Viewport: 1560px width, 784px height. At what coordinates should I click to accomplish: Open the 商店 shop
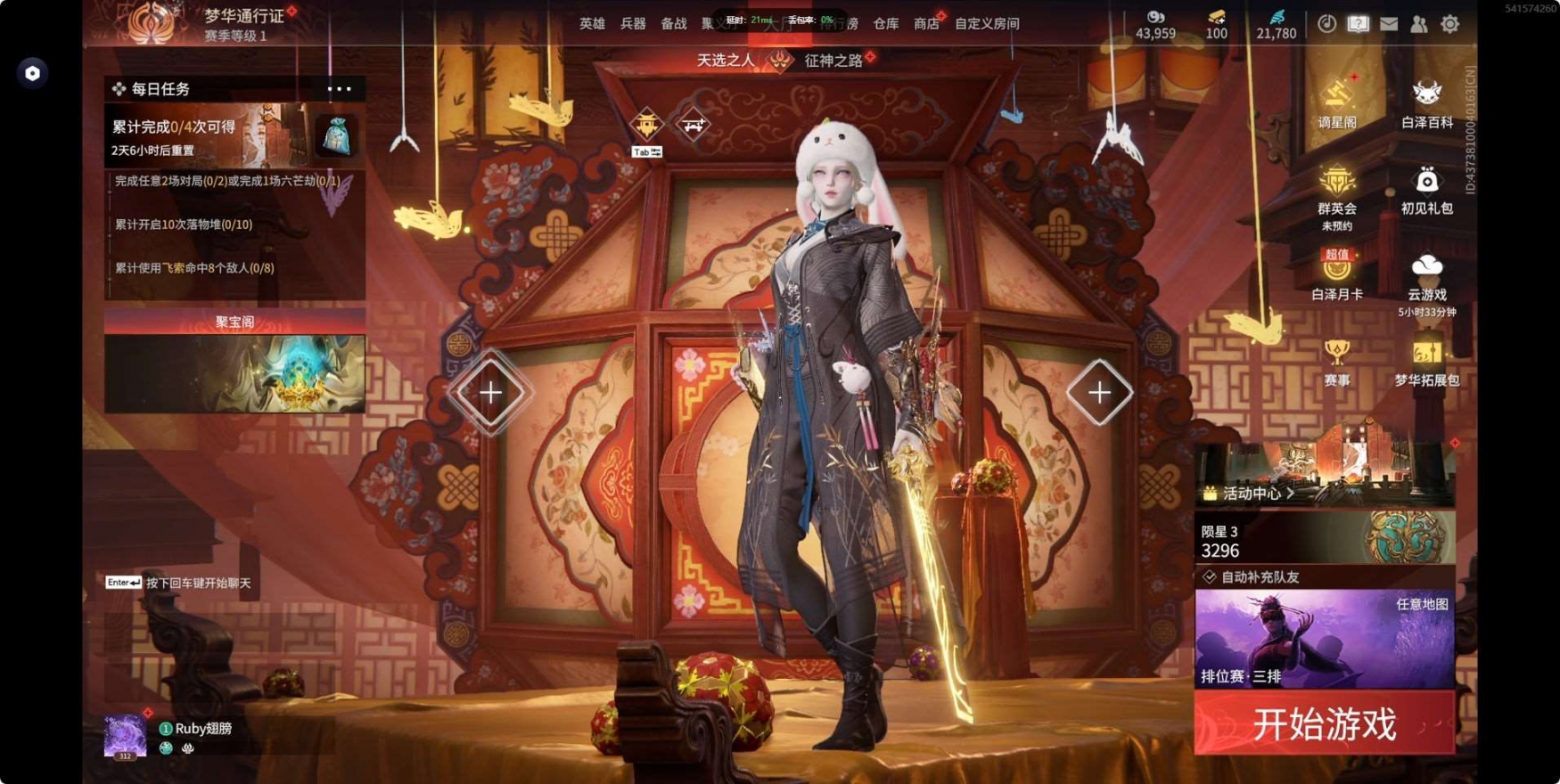[926, 24]
